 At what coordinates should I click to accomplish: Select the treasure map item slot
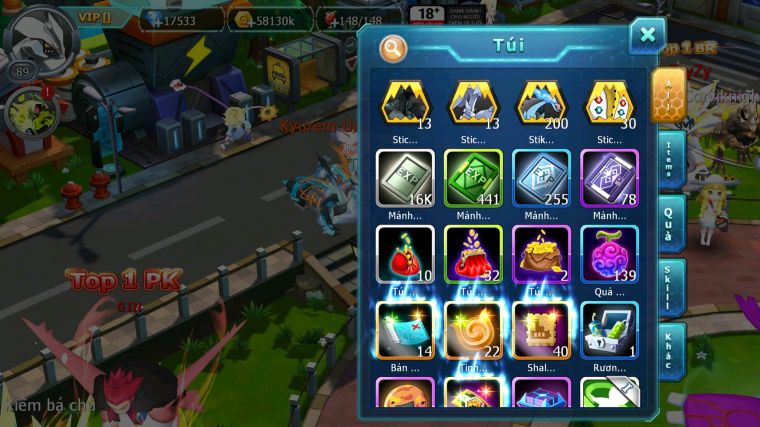(405, 330)
